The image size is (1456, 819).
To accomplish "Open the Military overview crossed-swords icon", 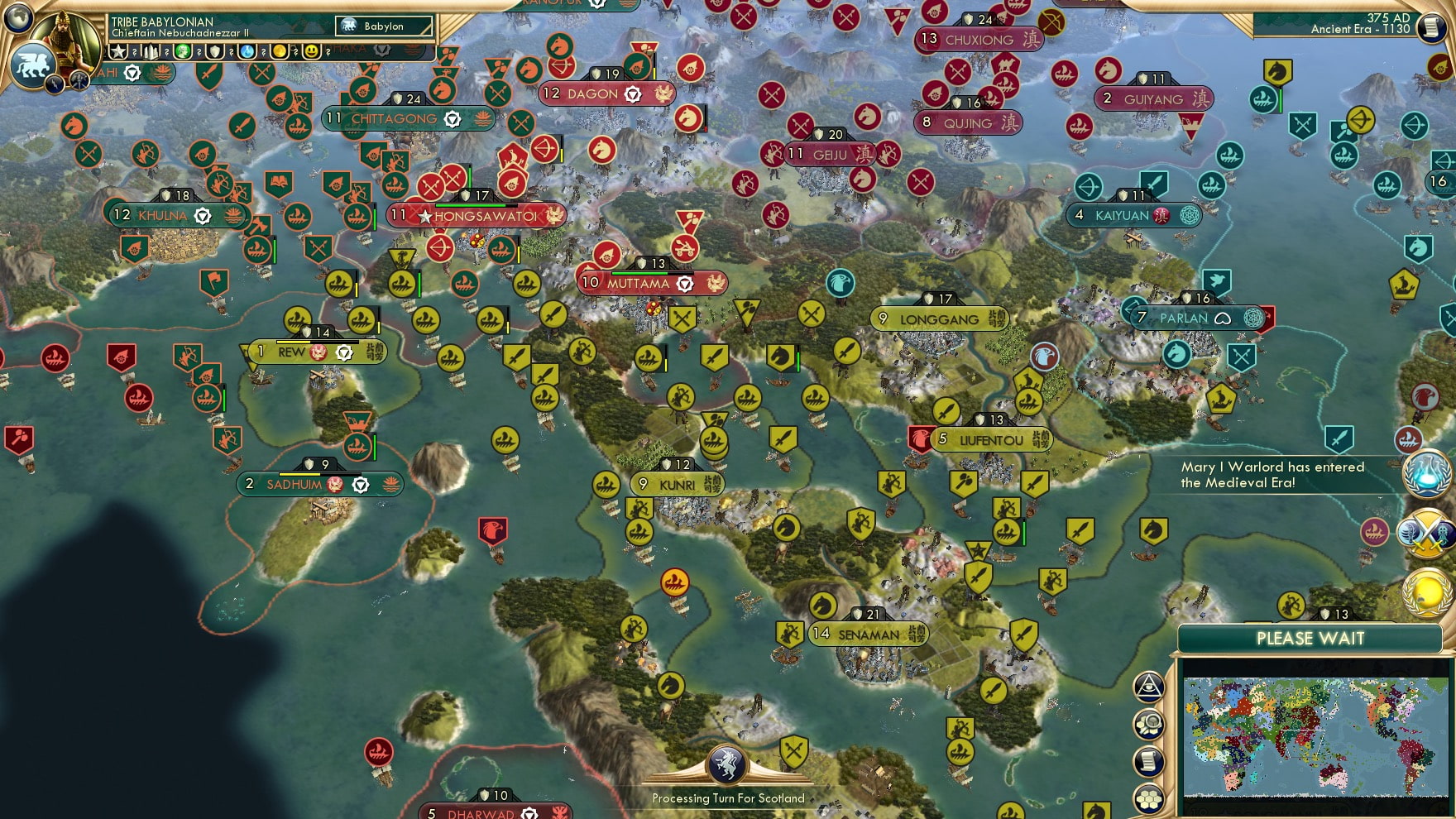I will [x=1425, y=534].
